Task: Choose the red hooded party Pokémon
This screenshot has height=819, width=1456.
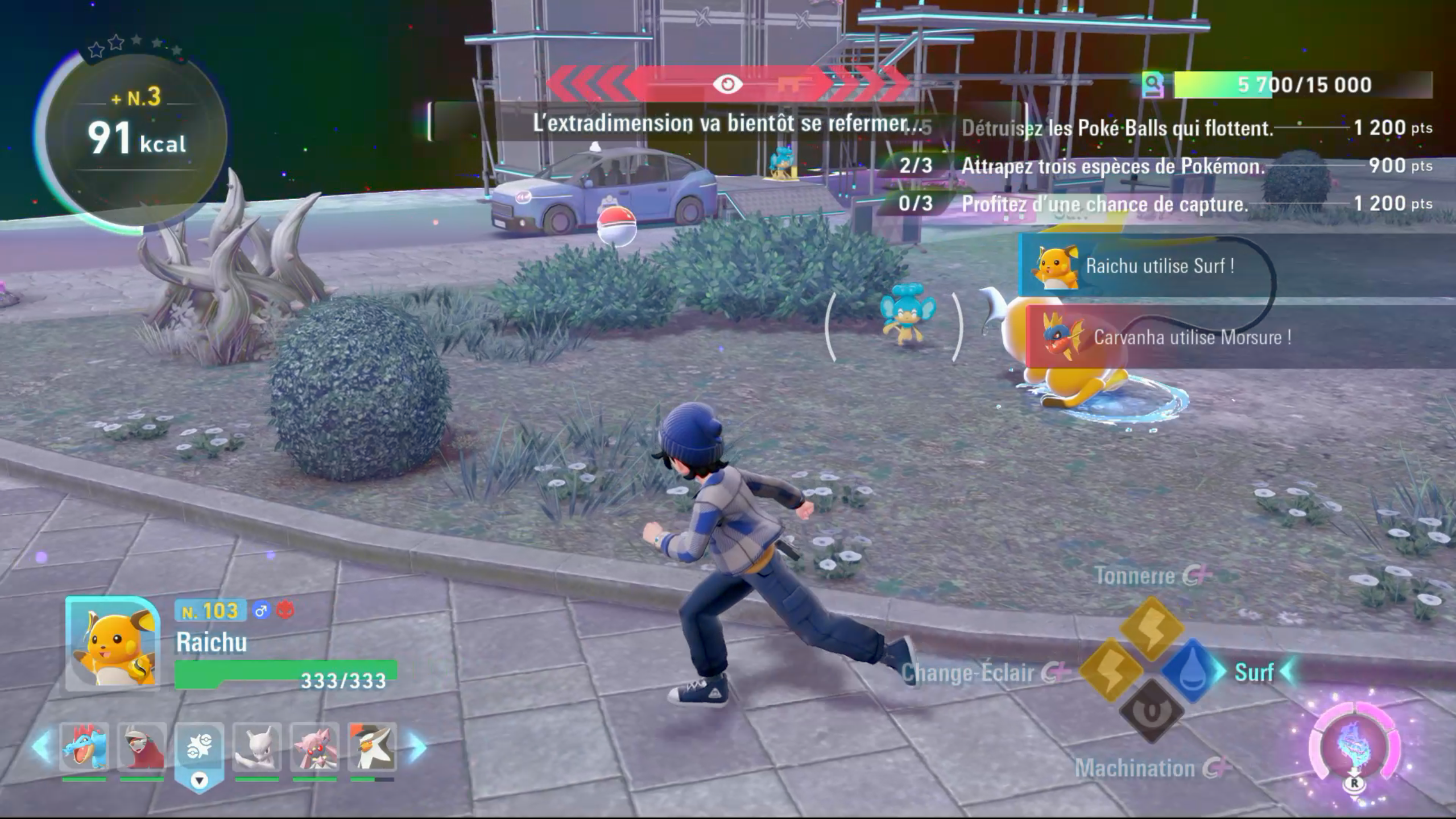Action: 142,747
